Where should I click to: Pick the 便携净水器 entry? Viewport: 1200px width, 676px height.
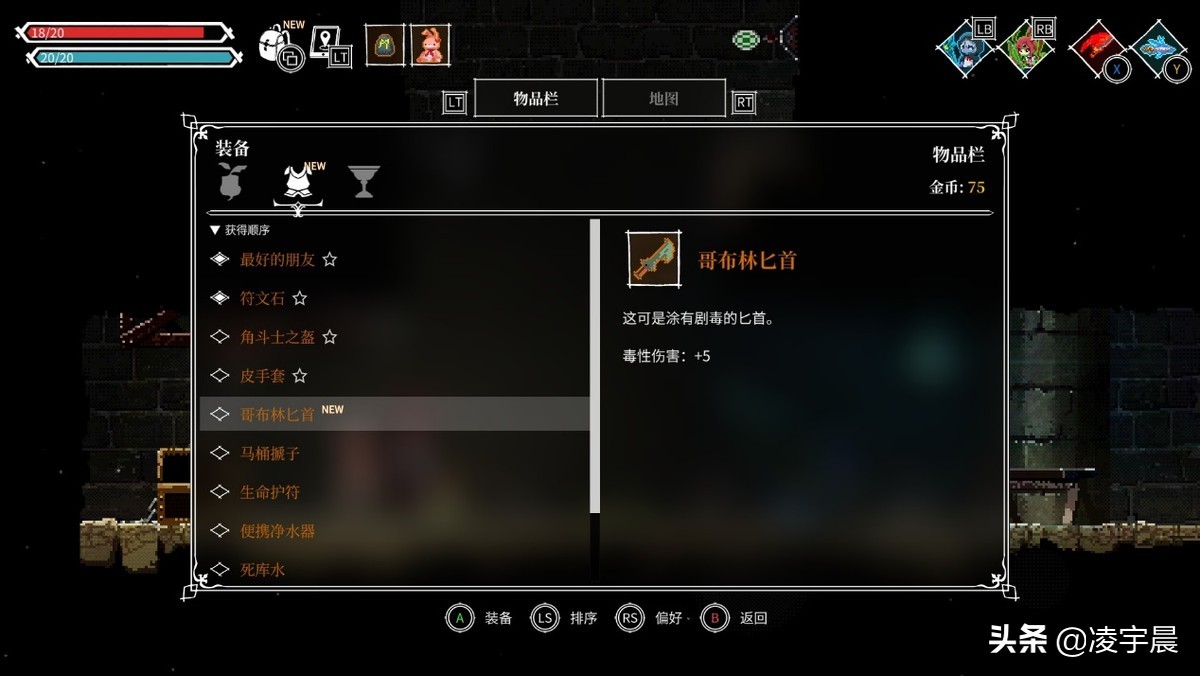click(x=277, y=531)
